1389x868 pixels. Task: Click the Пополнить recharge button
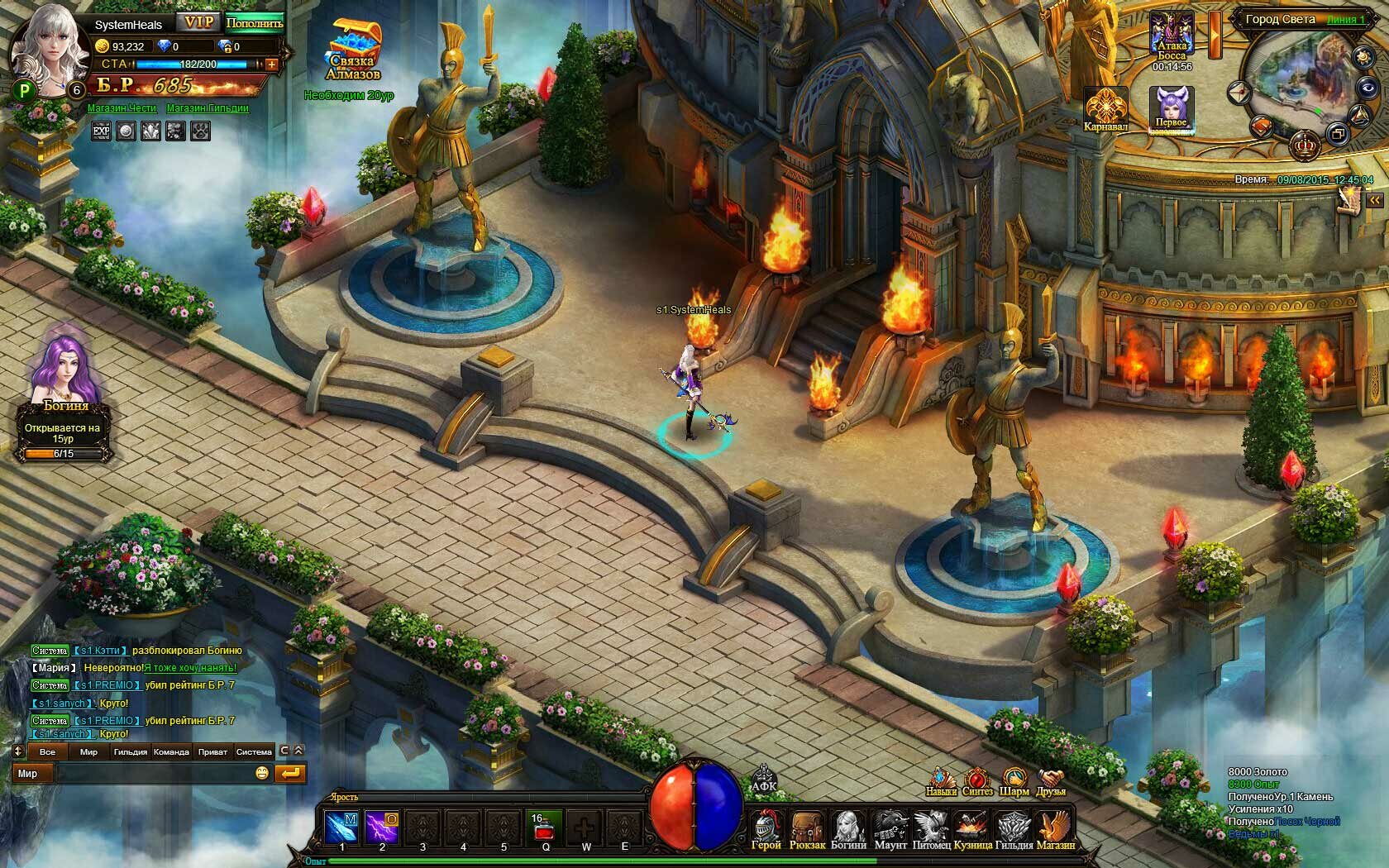tap(254, 23)
